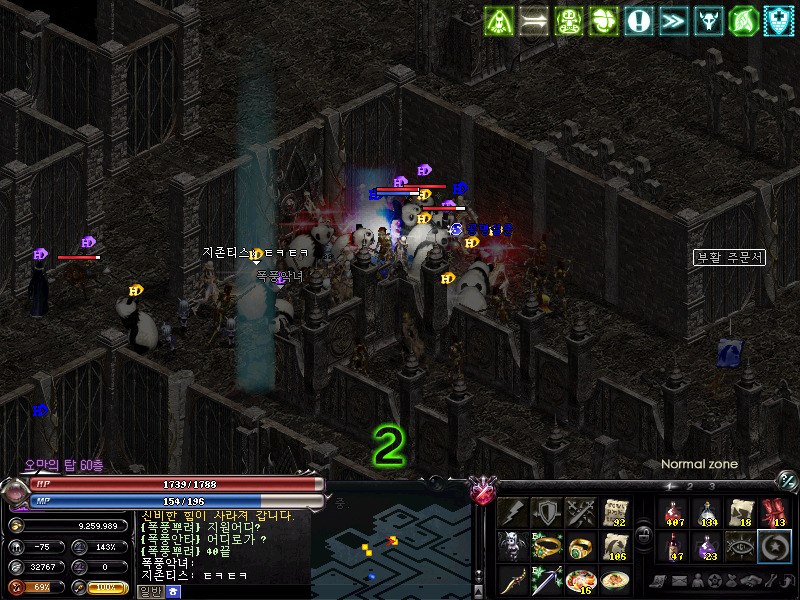Activate the eye skill slot
Image resolution: width=800 pixels, height=600 pixels.
pyautogui.click(x=740, y=547)
